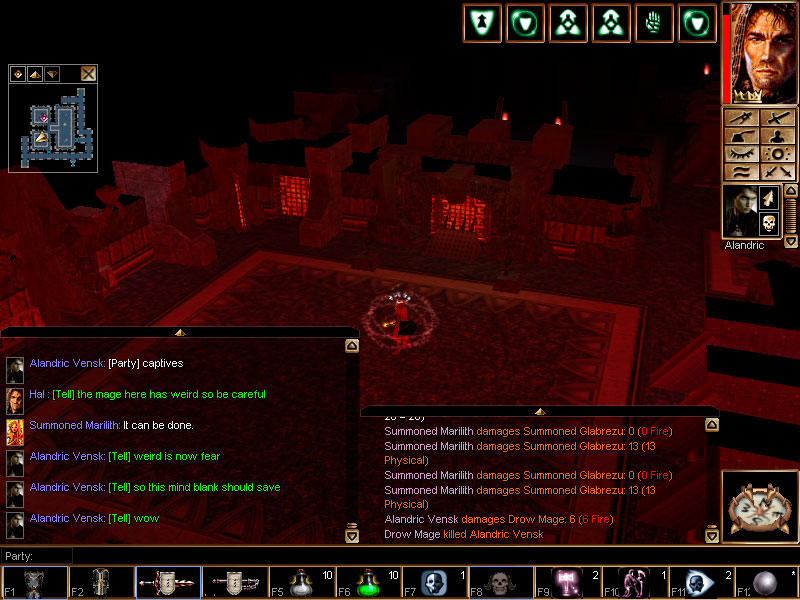Select the F1 armor quickslot
The width and height of the screenshot is (800, 600).
pyautogui.click(x=35, y=583)
